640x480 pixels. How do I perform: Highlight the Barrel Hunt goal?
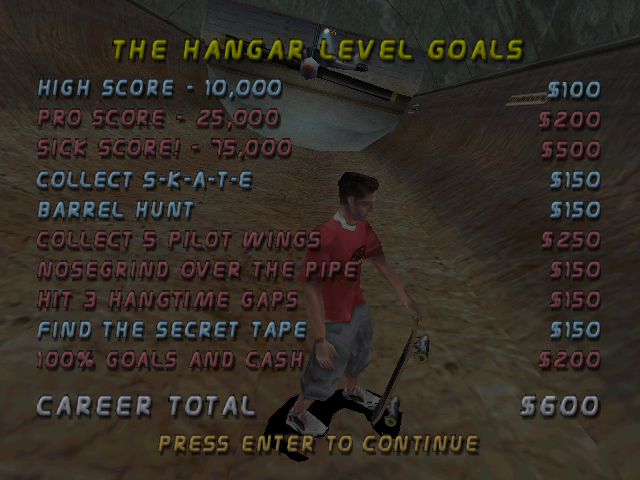[116, 210]
